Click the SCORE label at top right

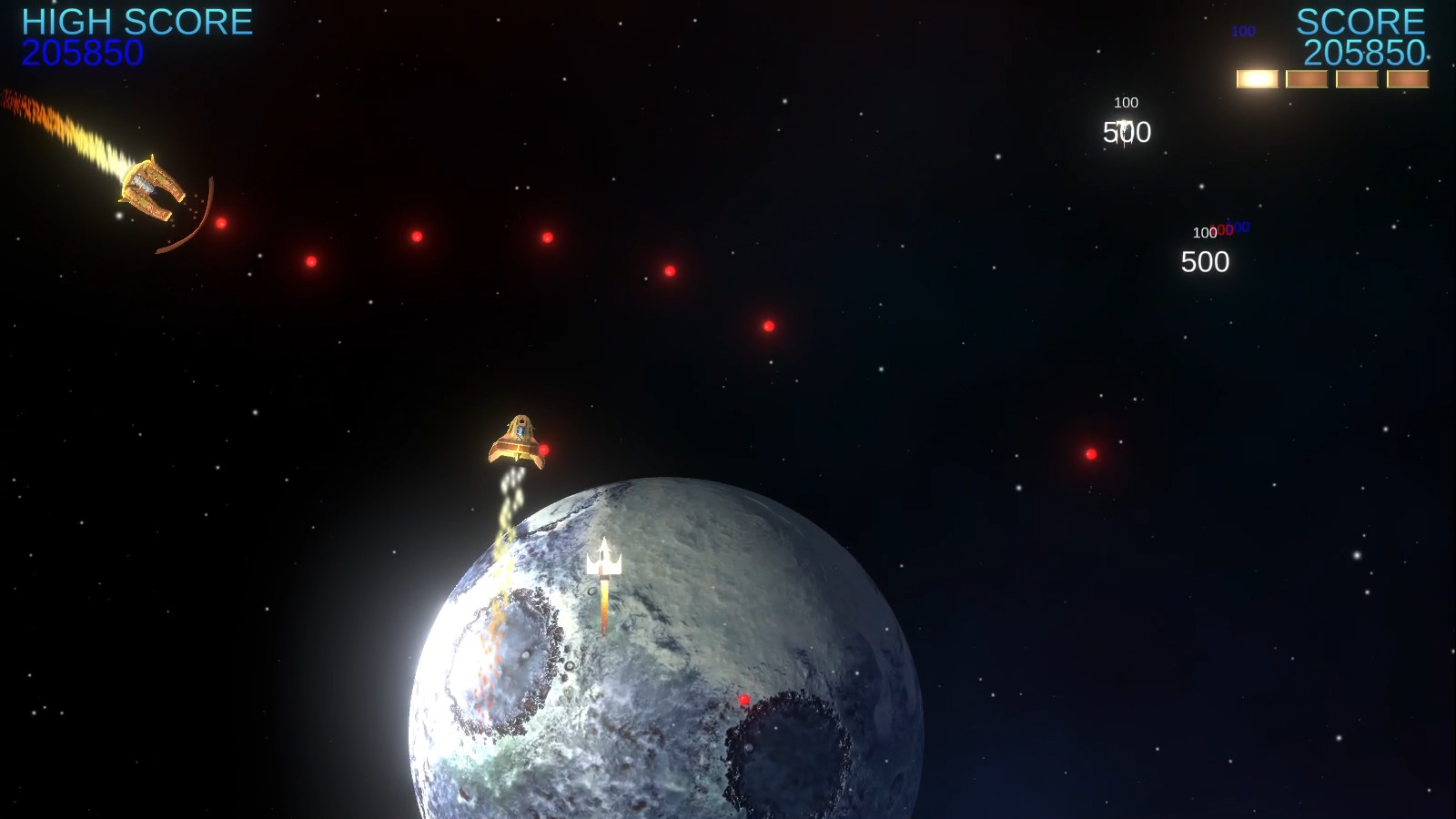pos(1362,20)
